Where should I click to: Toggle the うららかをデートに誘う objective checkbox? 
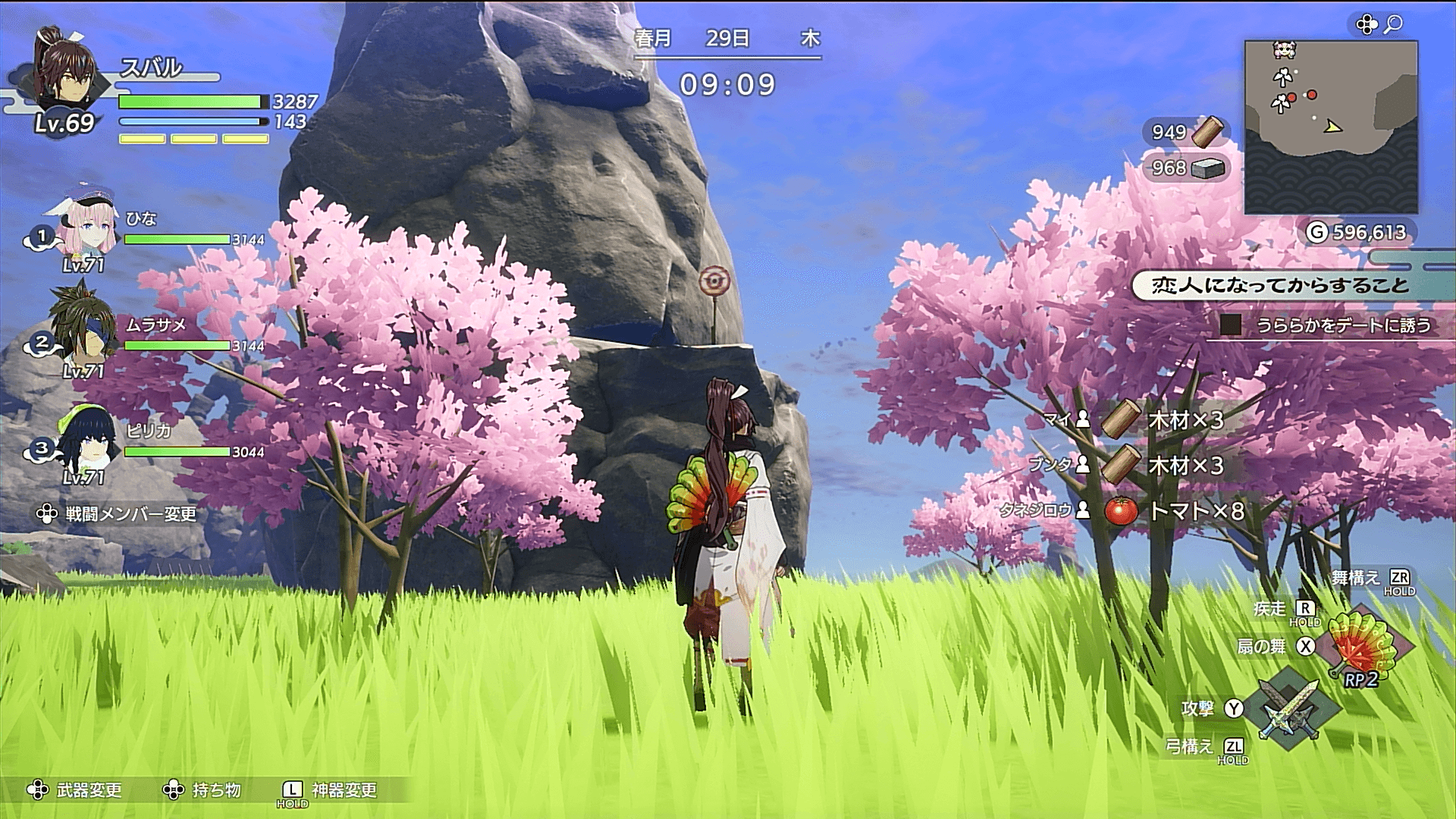click(1231, 325)
